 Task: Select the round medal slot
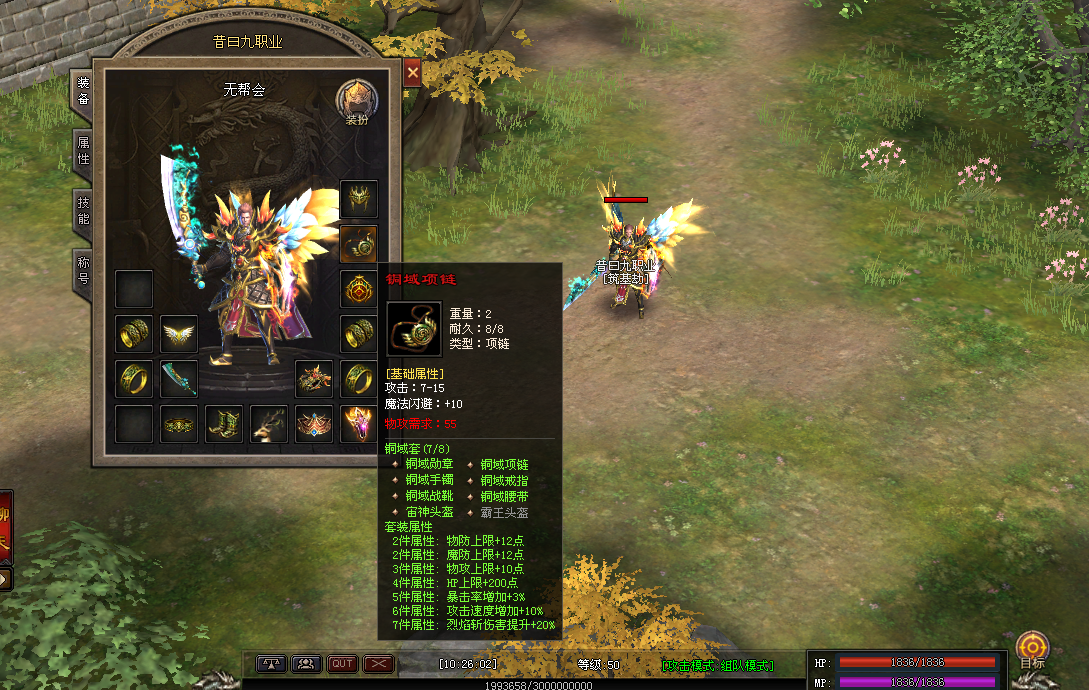click(359, 288)
